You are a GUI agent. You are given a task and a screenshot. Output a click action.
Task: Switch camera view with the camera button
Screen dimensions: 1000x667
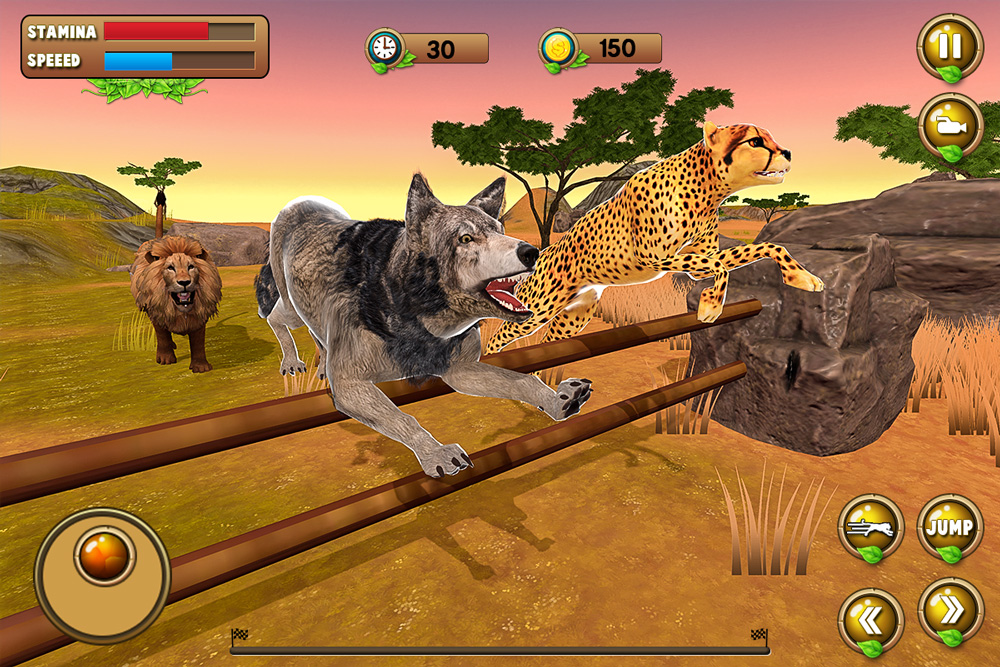(950, 126)
